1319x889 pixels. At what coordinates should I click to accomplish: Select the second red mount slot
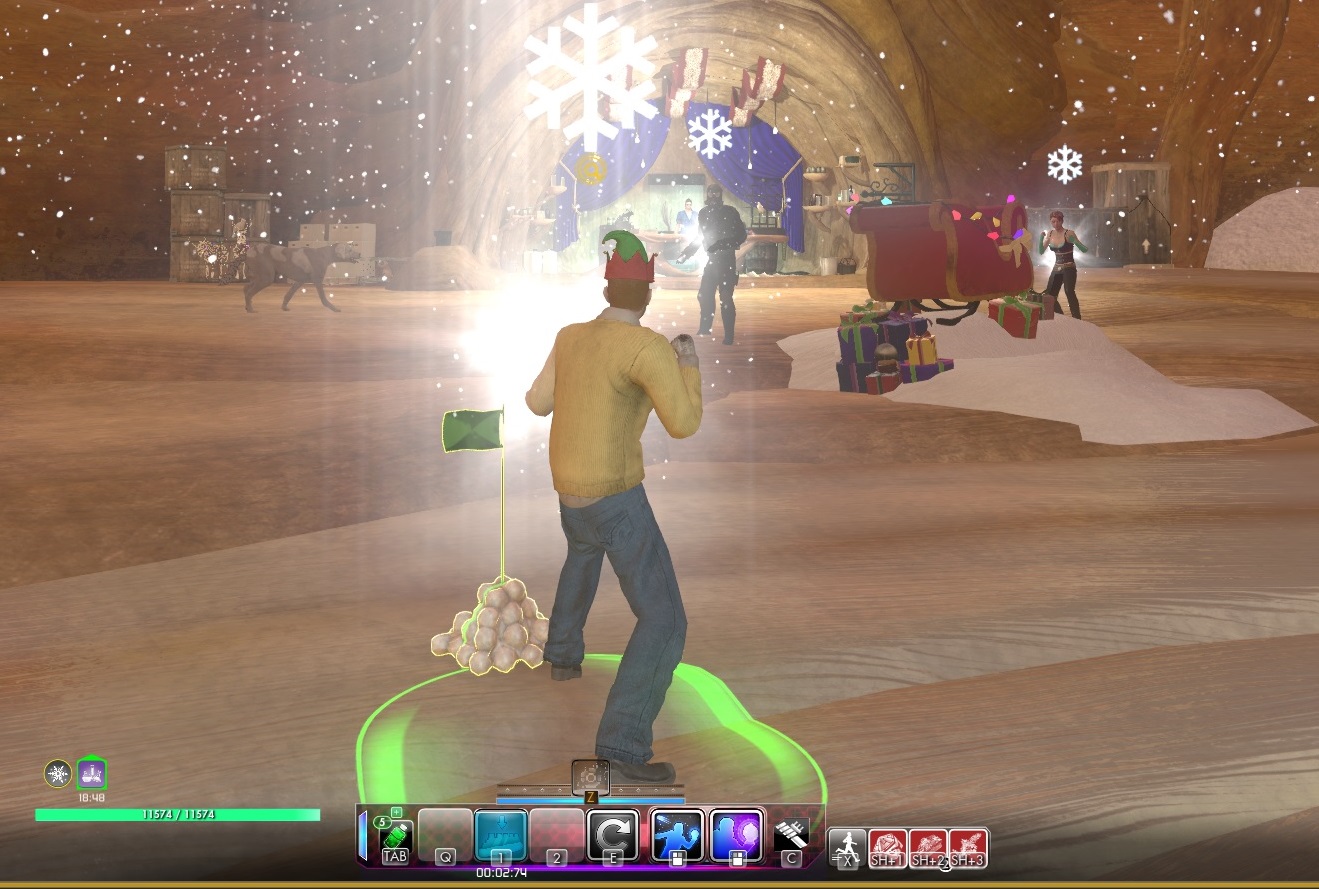(928, 847)
